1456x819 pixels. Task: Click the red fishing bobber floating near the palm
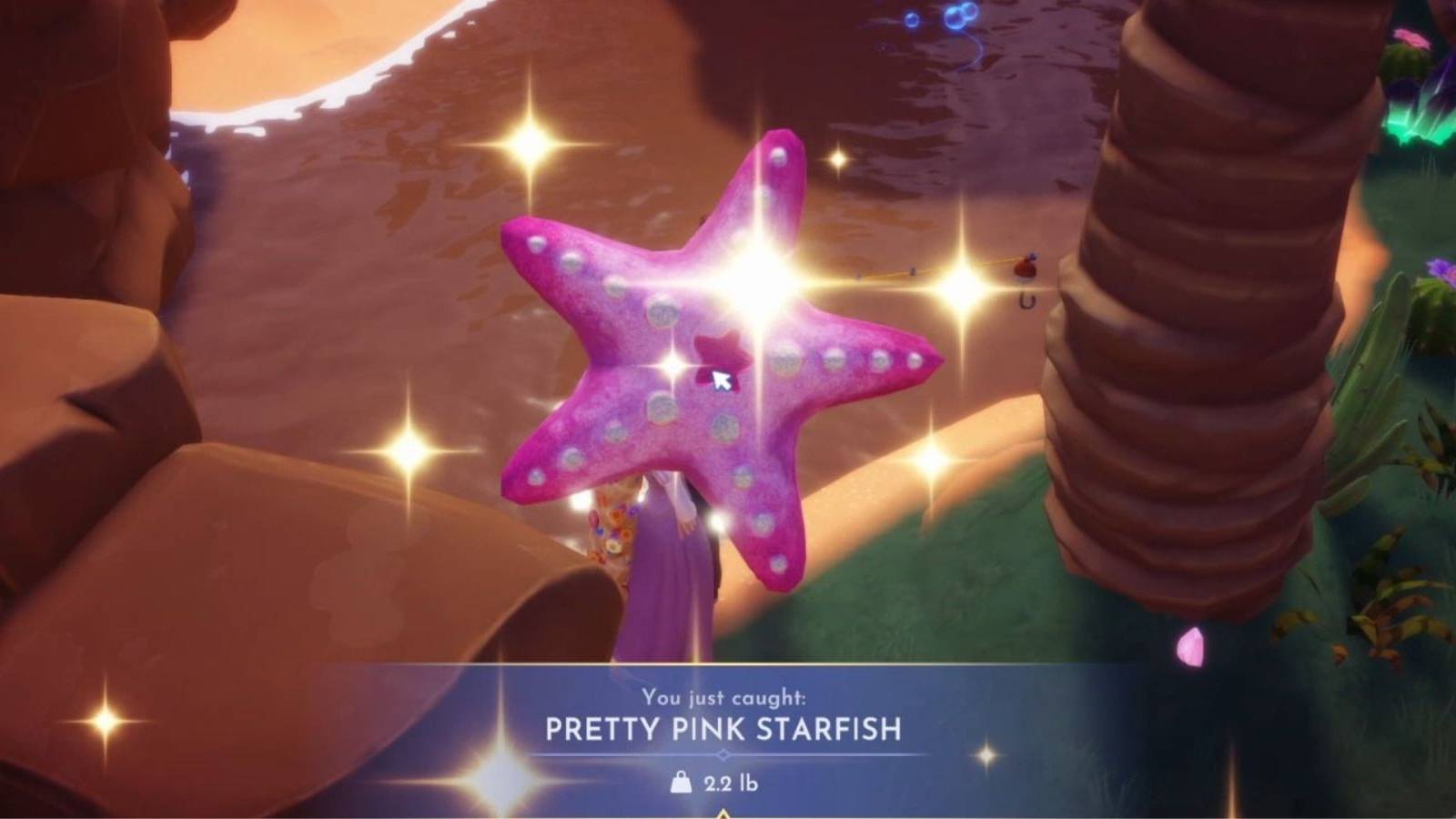click(x=1025, y=268)
